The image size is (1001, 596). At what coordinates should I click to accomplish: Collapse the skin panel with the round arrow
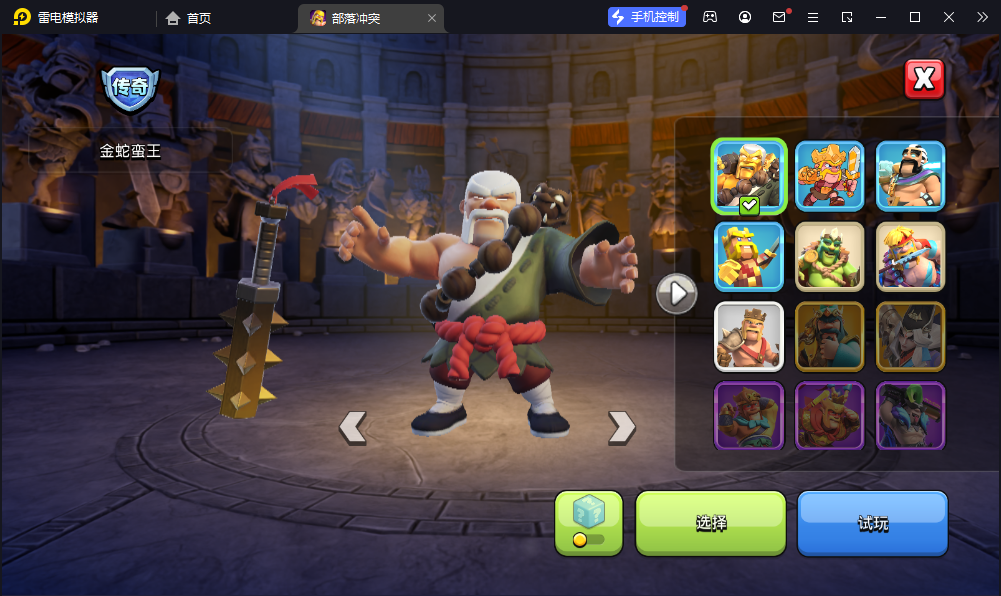pos(676,293)
